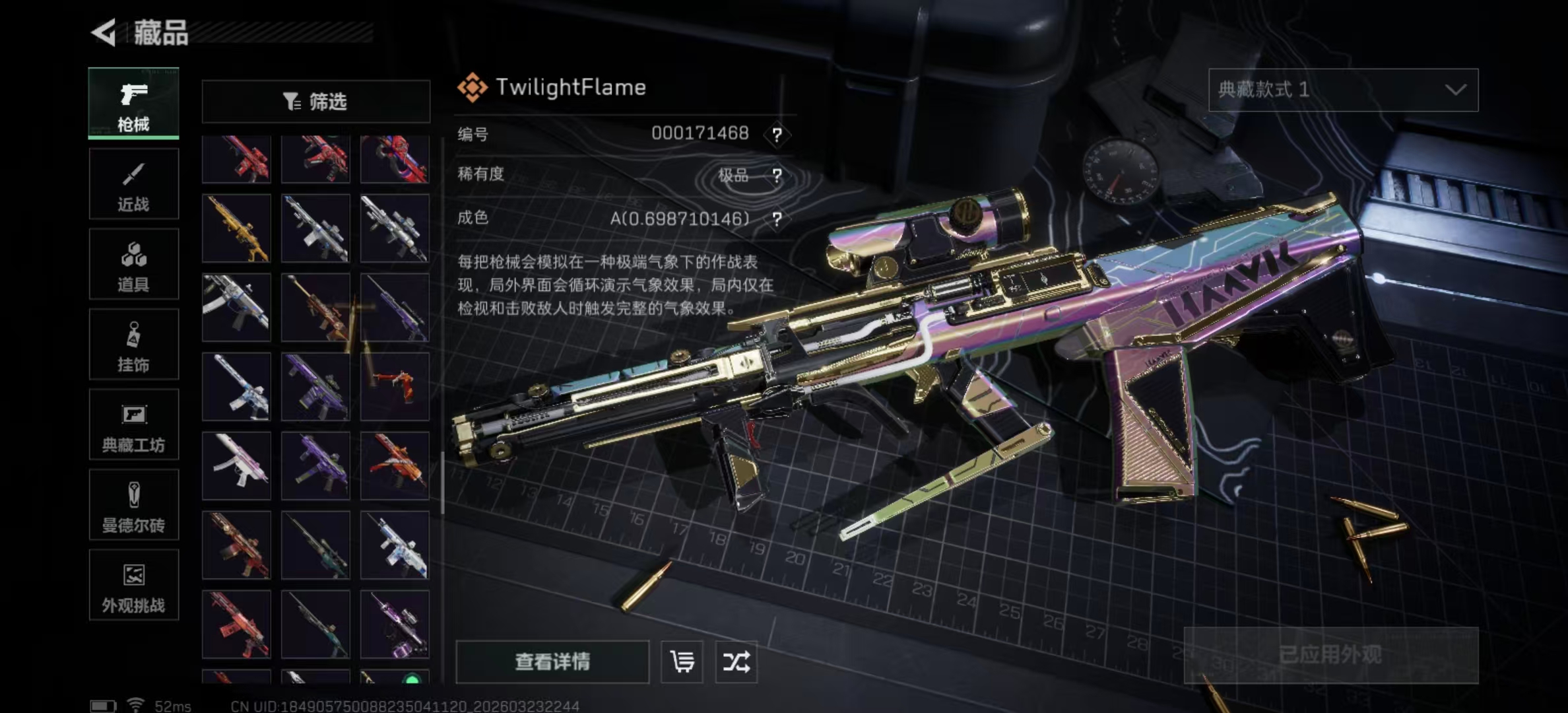
Task: Select the gold rifle skin thumbnail
Action: [x=236, y=228]
